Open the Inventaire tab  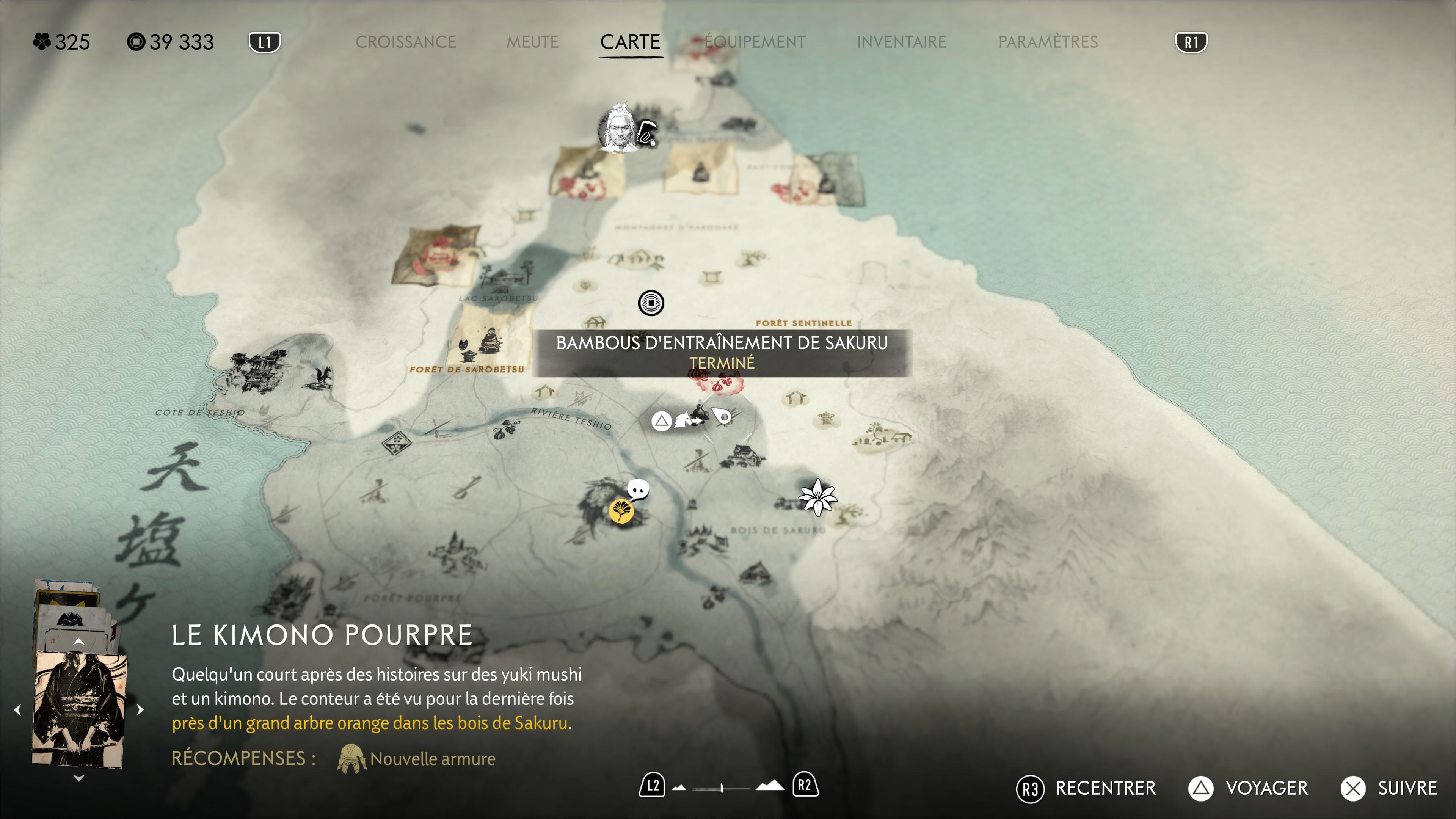point(901,42)
